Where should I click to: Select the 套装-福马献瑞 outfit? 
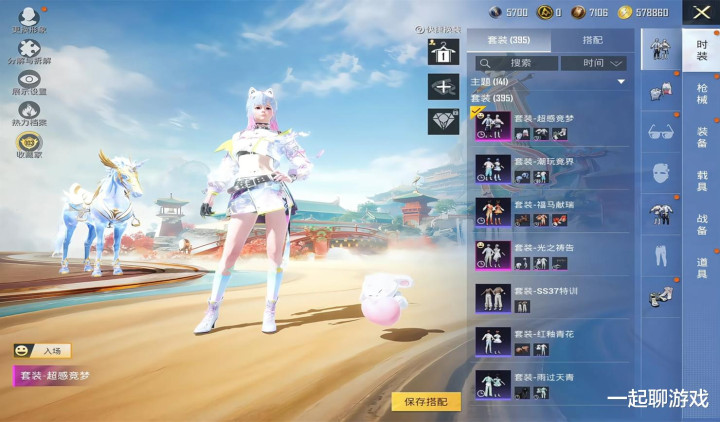[550, 211]
